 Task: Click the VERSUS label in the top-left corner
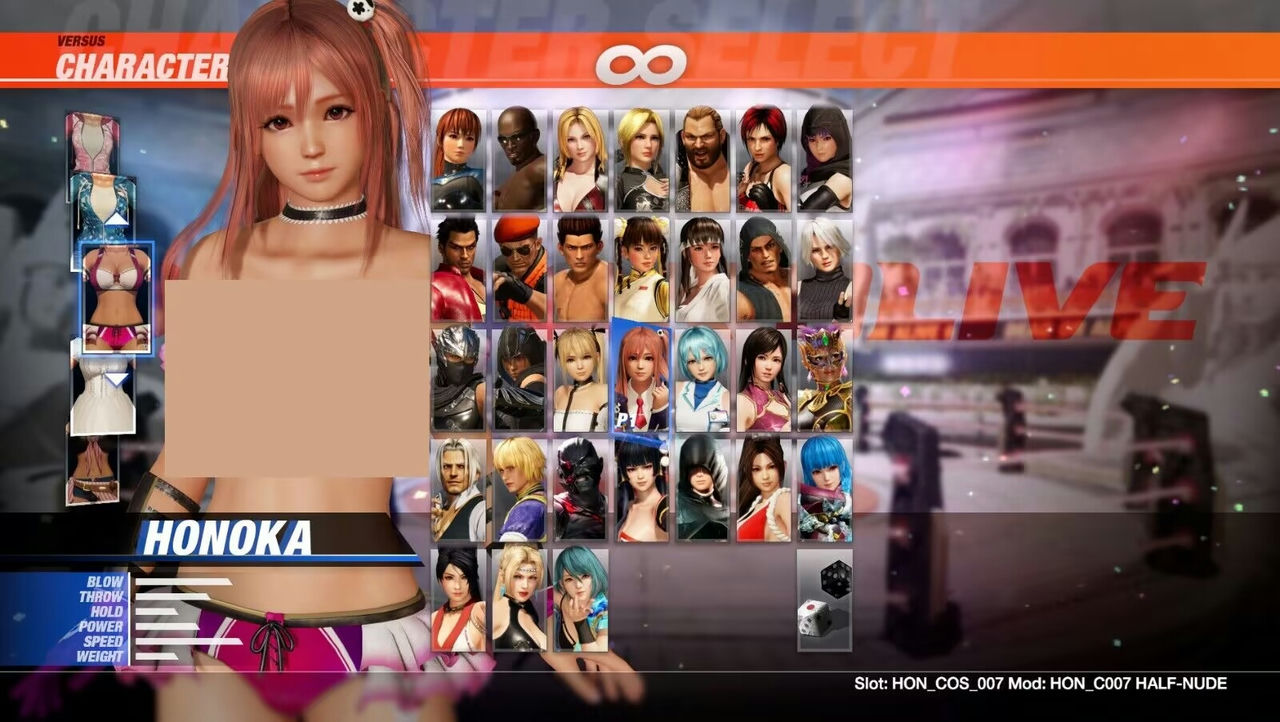click(83, 41)
